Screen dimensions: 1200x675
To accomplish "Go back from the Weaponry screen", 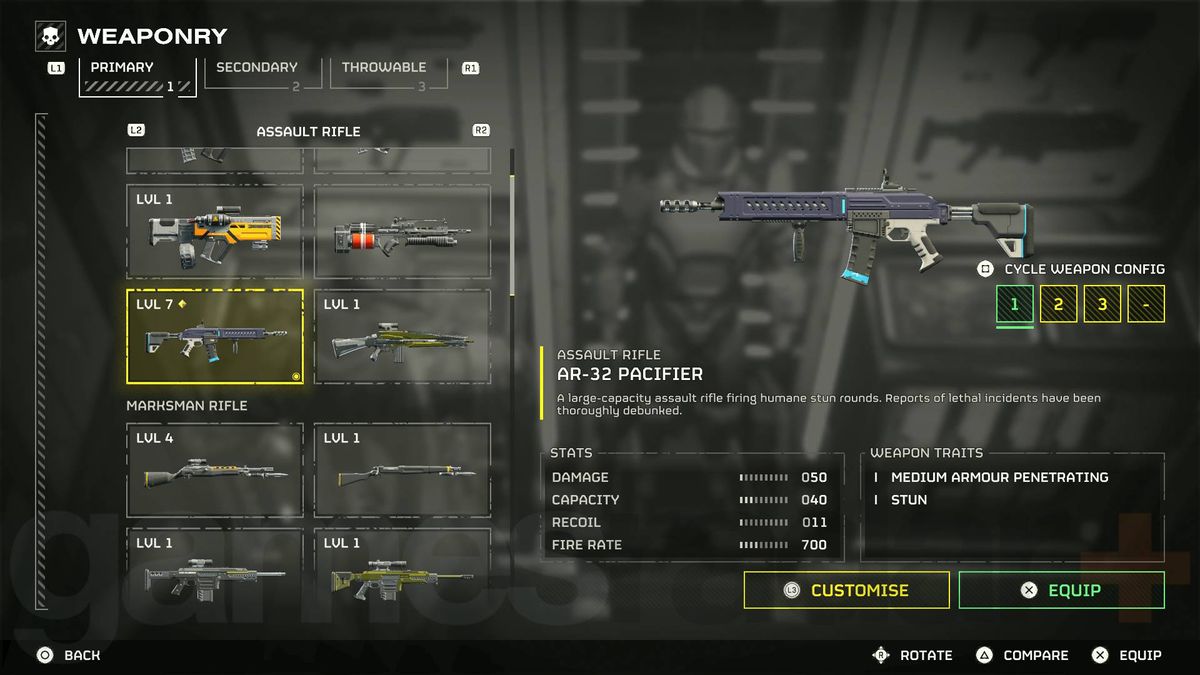I will [x=70, y=655].
